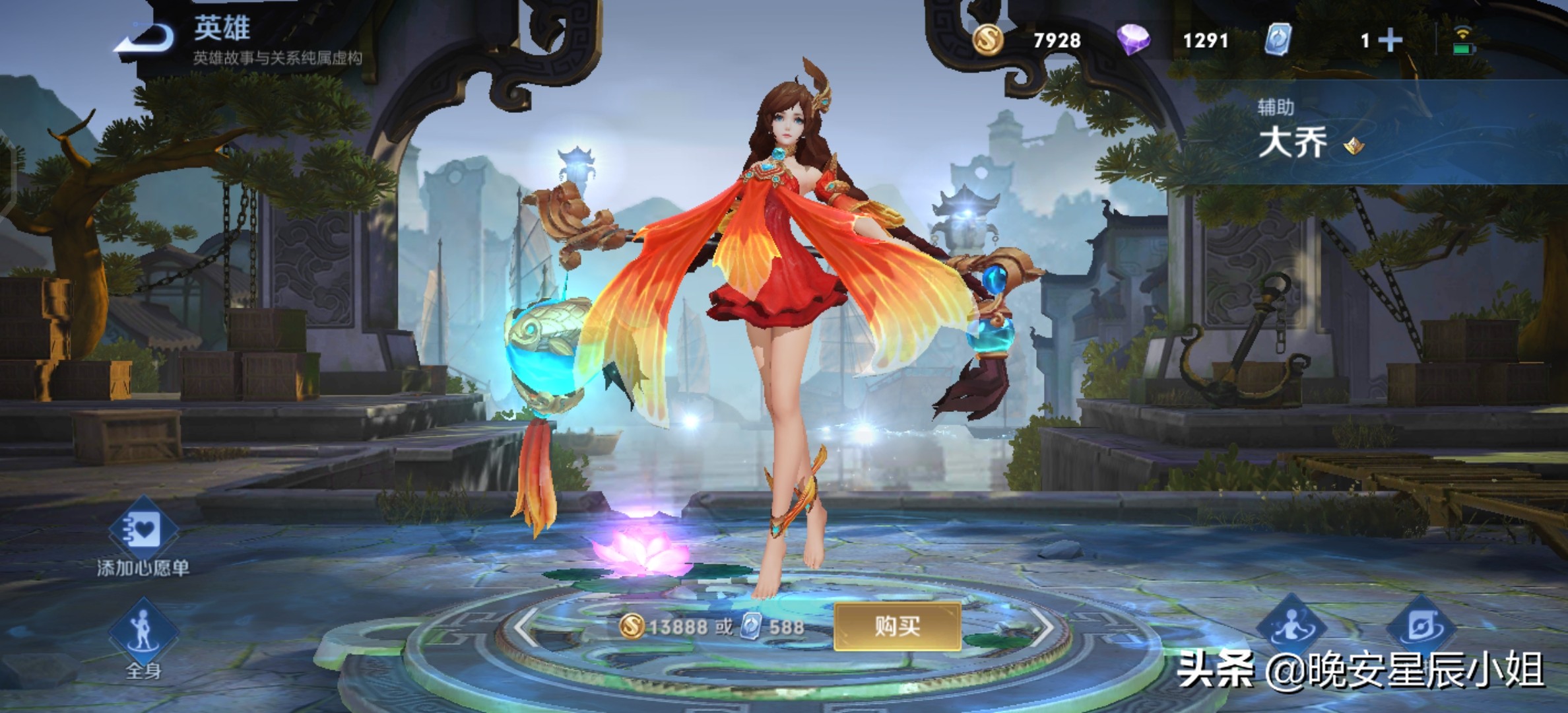Add hero to wishlist (添加心愿单)
This screenshot has width=1568, height=713.
pos(143,531)
